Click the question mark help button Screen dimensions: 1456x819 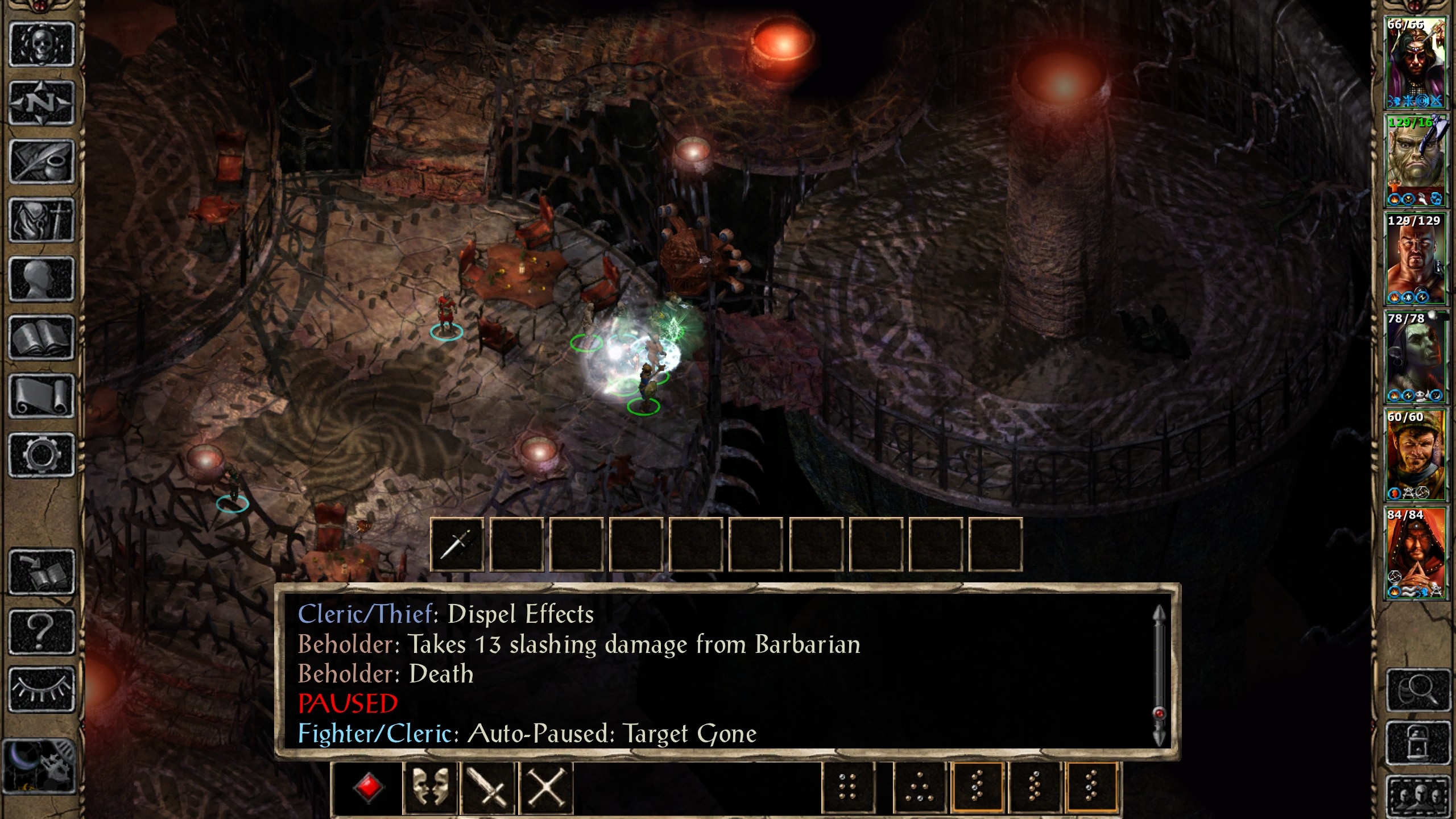click(42, 631)
